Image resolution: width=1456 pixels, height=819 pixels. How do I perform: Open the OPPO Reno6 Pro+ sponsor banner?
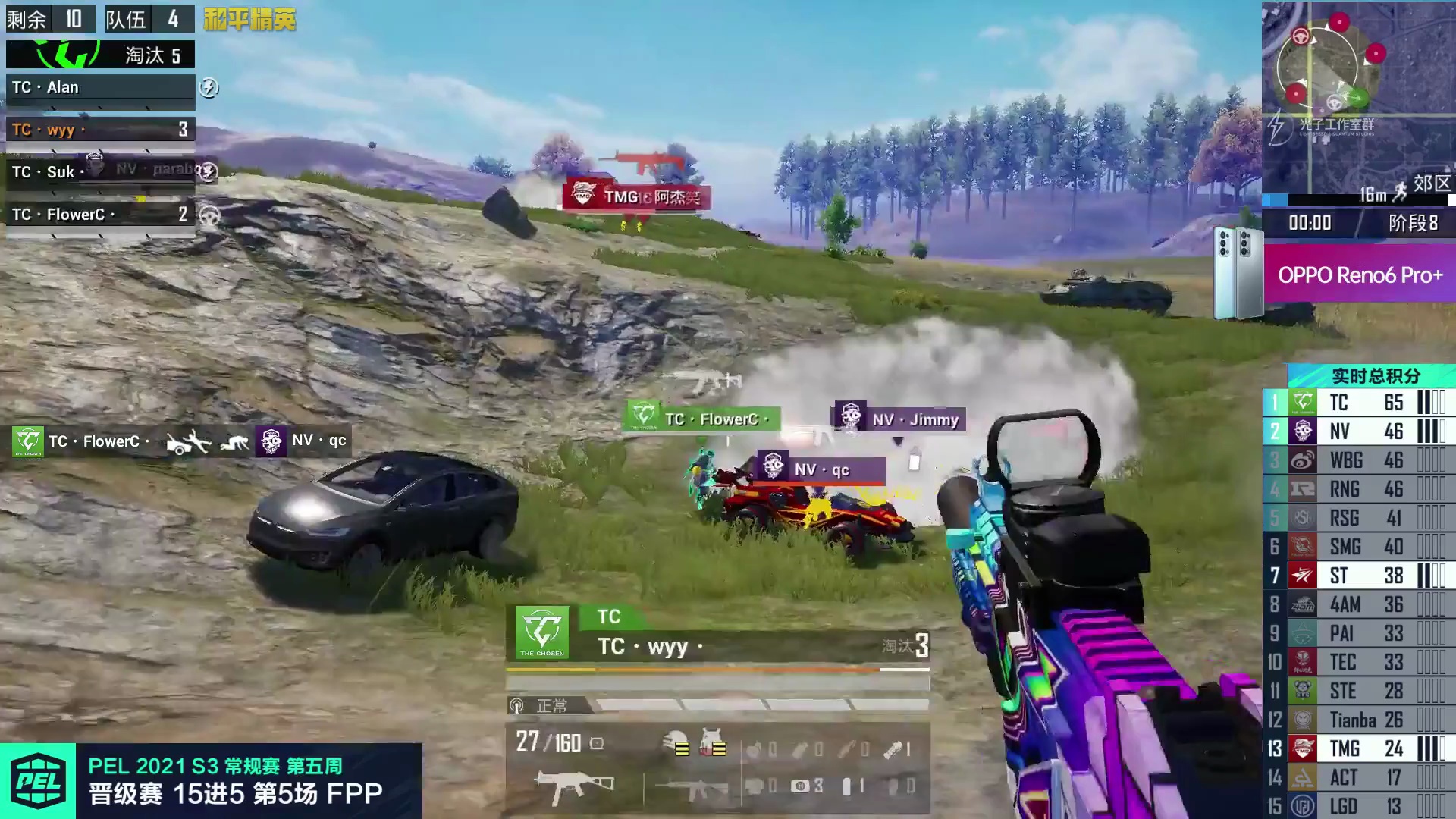(1358, 275)
